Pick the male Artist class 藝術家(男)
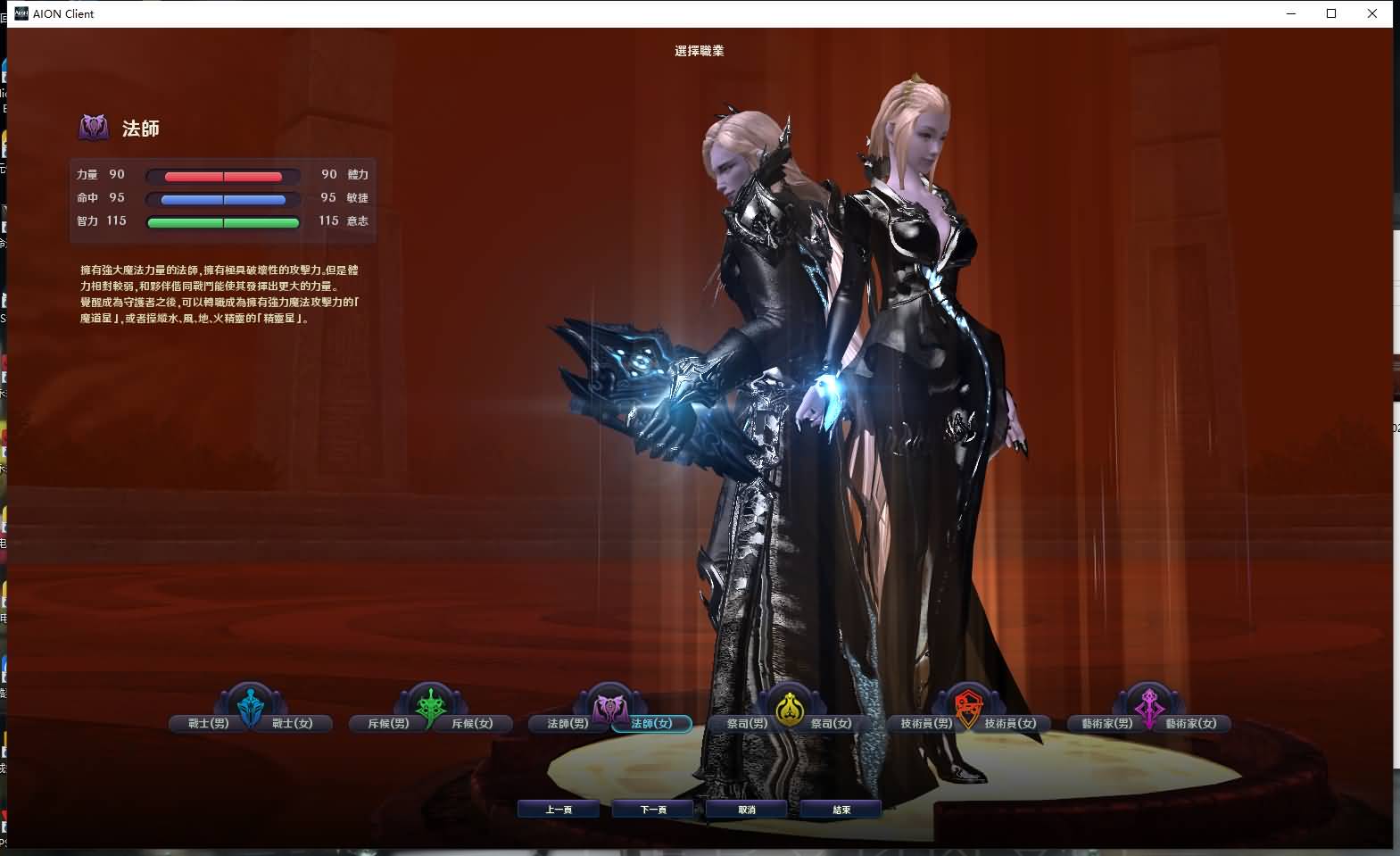This screenshot has width=1400, height=856. coord(1106,723)
